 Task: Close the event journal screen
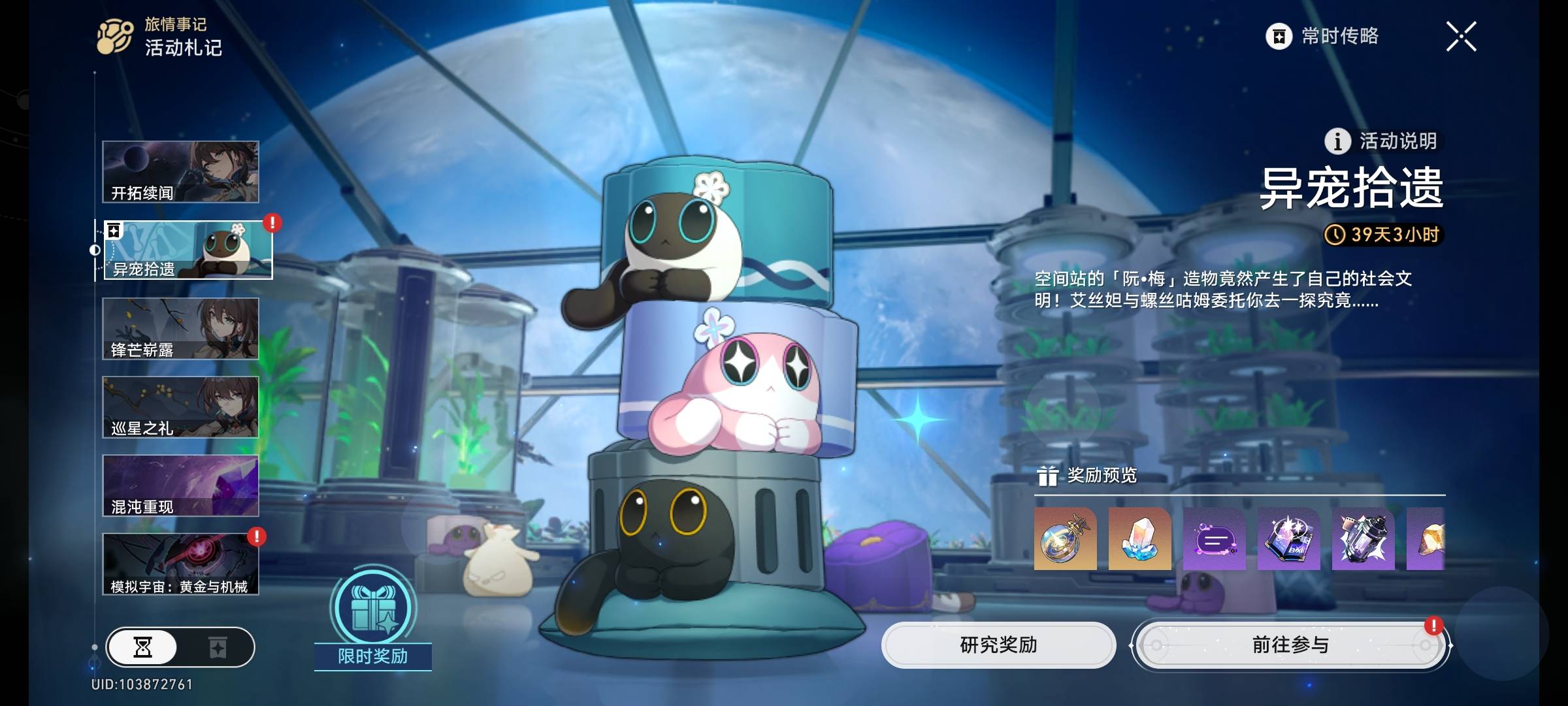pyautogui.click(x=1461, y=37)
